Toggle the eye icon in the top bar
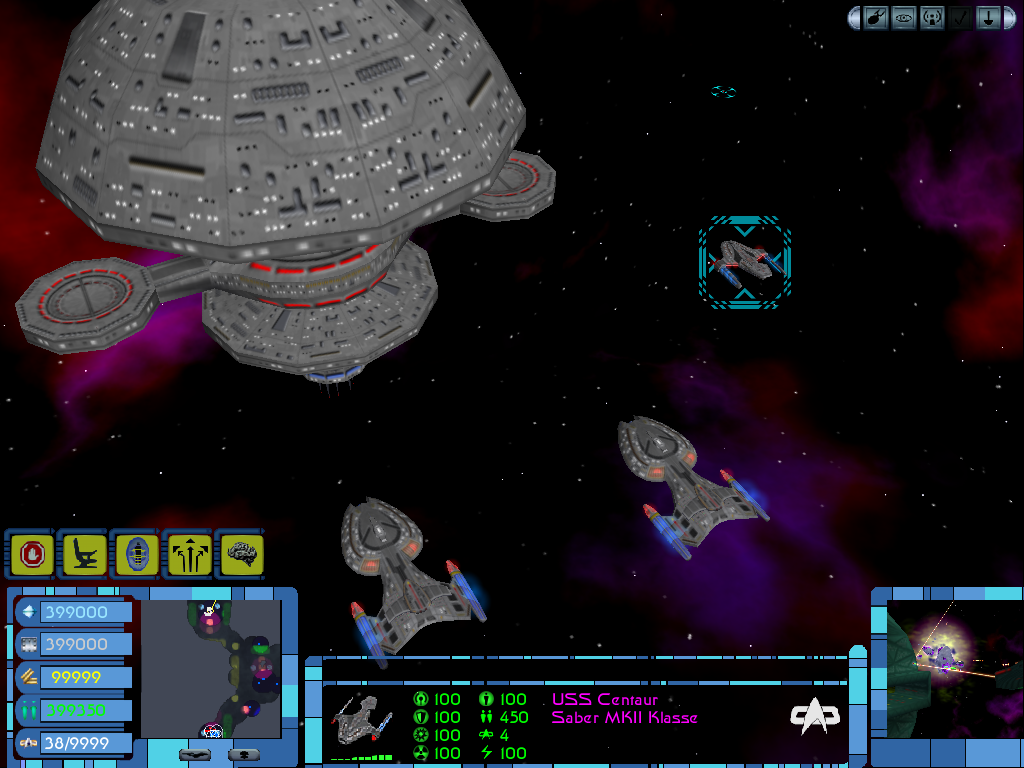The image size is (1024, 768). point(904,18)
